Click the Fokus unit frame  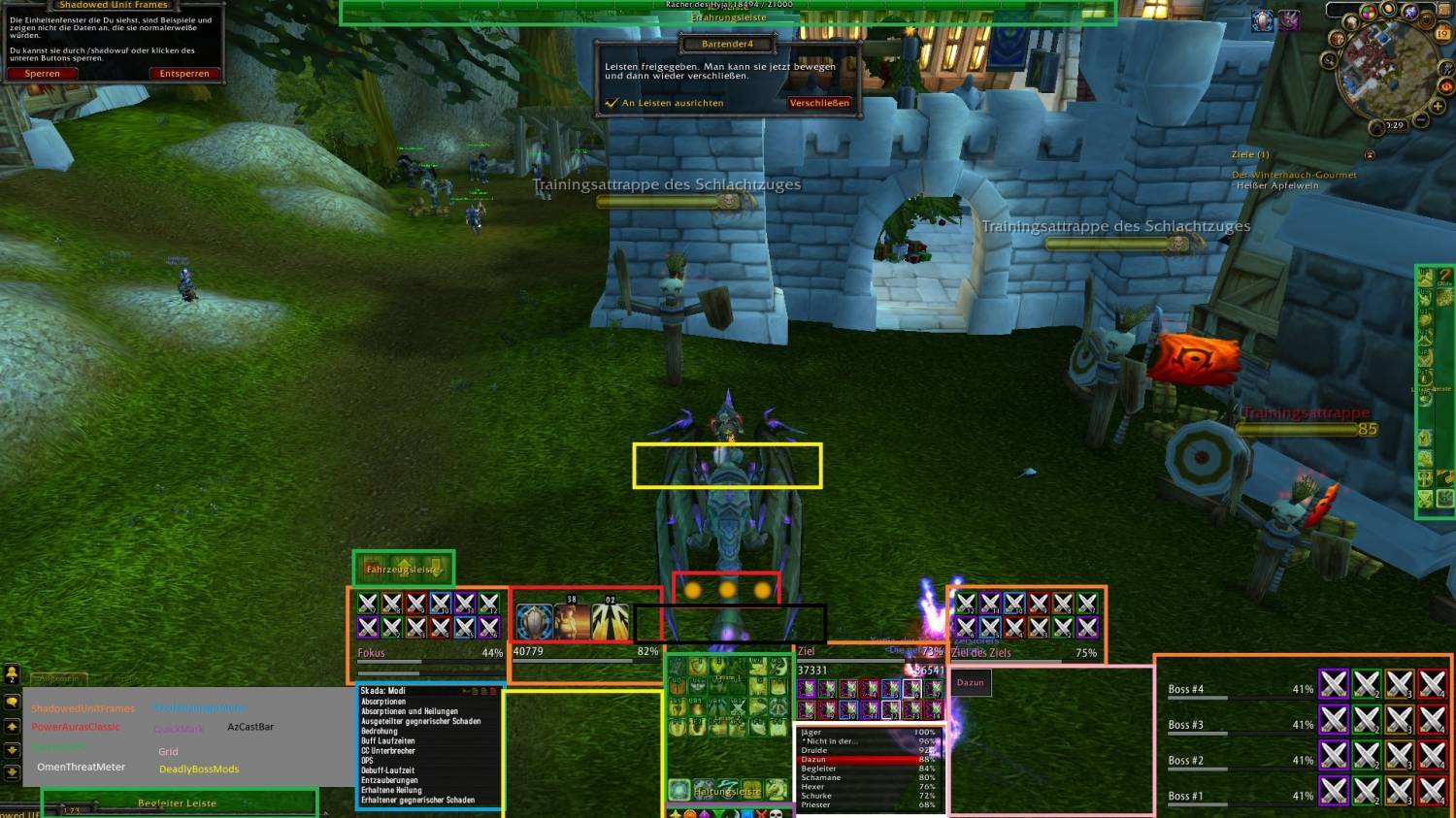[429, 653]
